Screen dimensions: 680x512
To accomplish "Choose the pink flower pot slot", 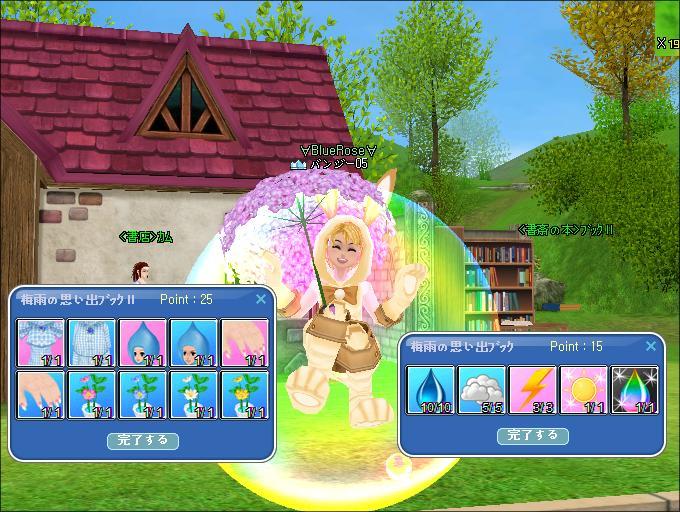I will point(92,394).
